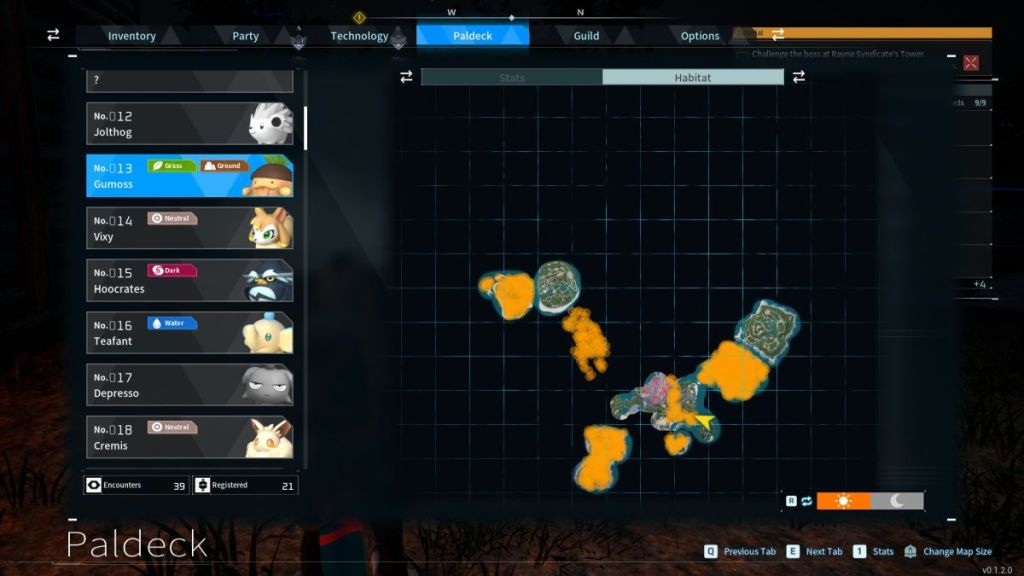Show daytime habitat with sun button
Screen dimensions: 1024x576
[843, 501]
